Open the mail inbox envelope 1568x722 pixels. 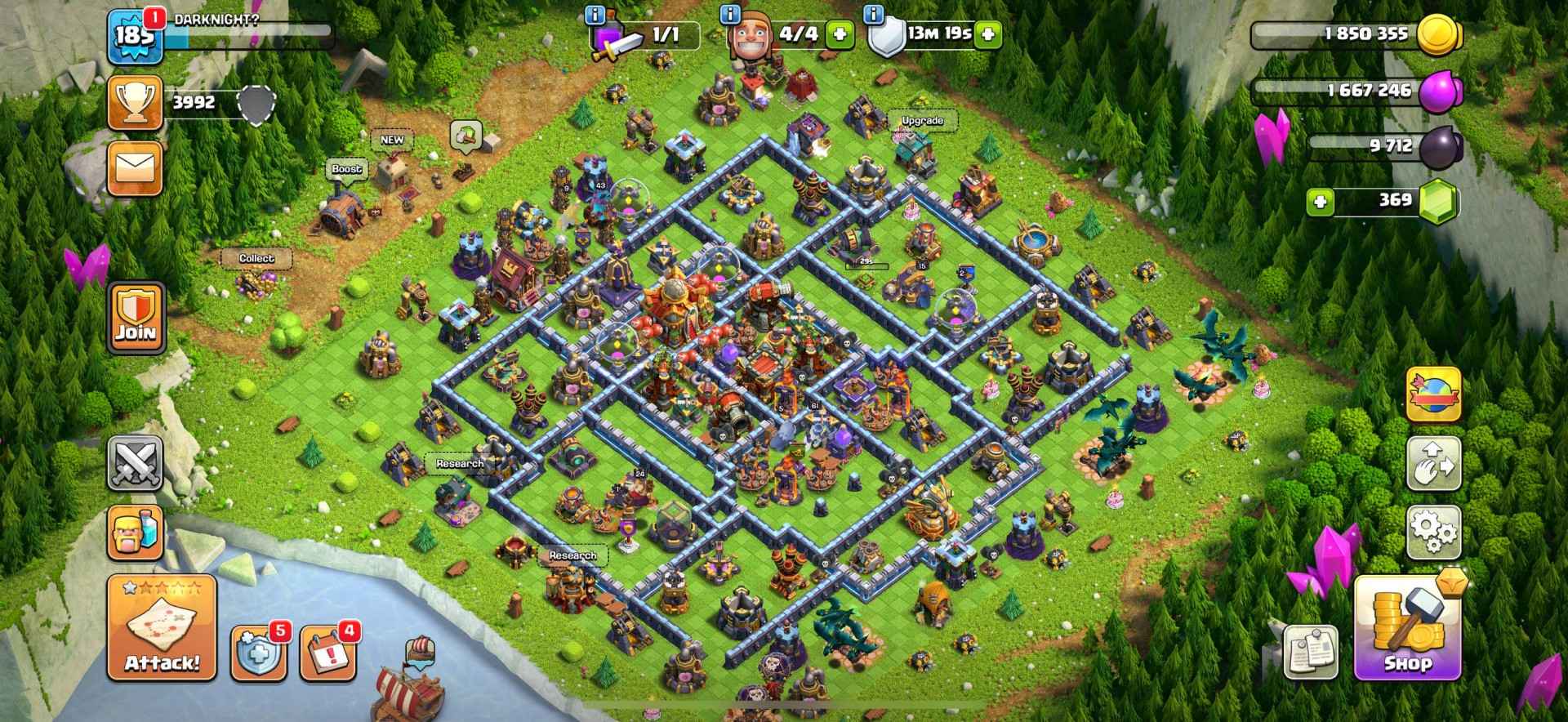coord(135,169)
